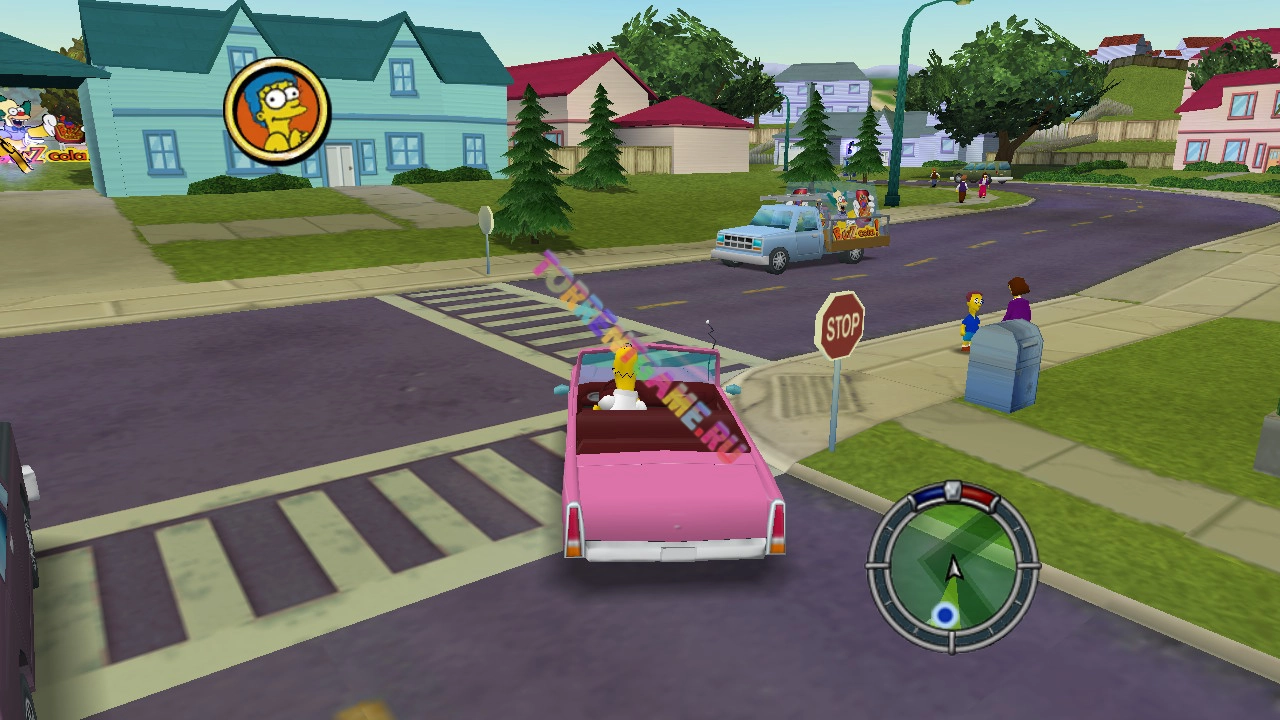
Task: Click the Marge portrait objective icon
Action: click(277, 111)
